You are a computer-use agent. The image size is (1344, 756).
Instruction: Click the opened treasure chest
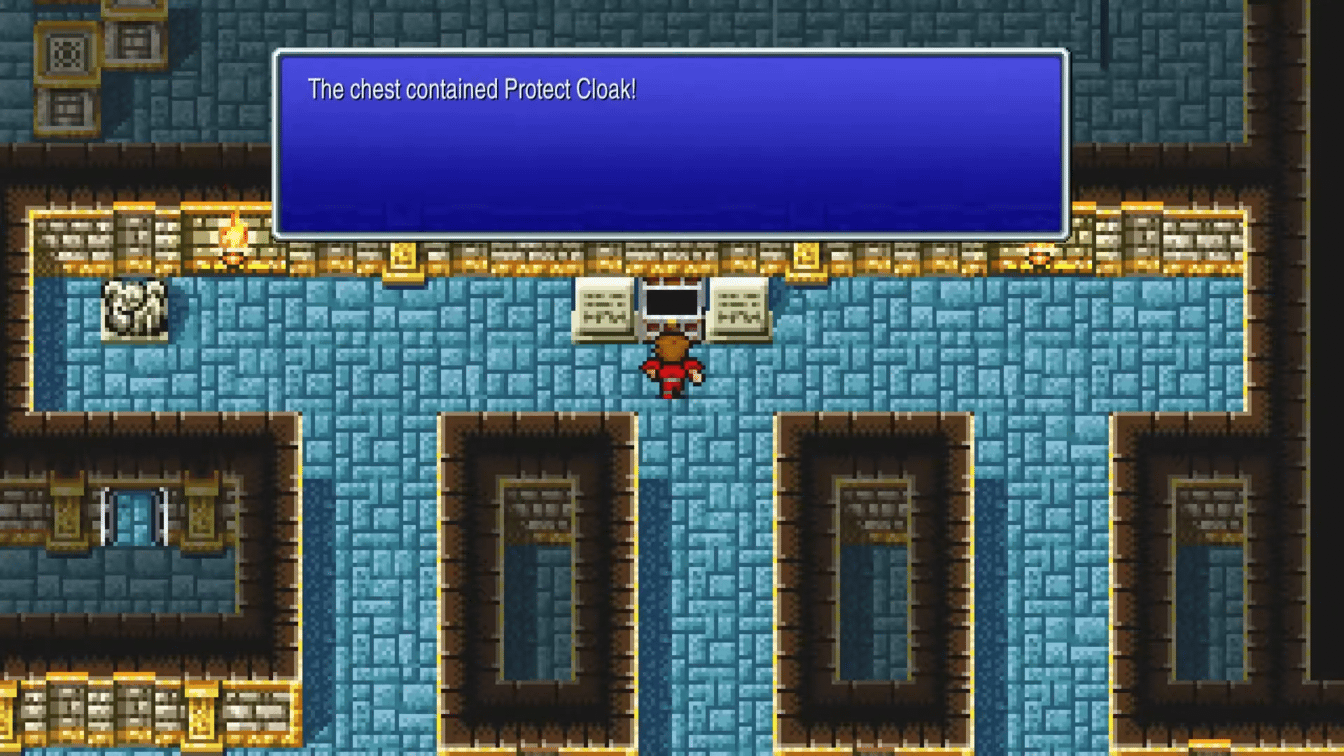[672, 300]
